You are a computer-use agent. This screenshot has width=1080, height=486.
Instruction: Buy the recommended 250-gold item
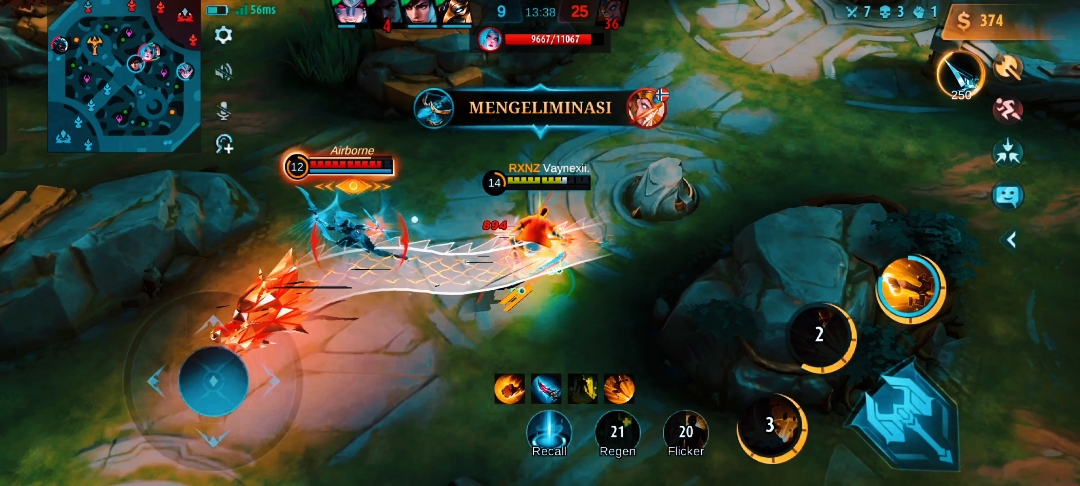point(960,73)
